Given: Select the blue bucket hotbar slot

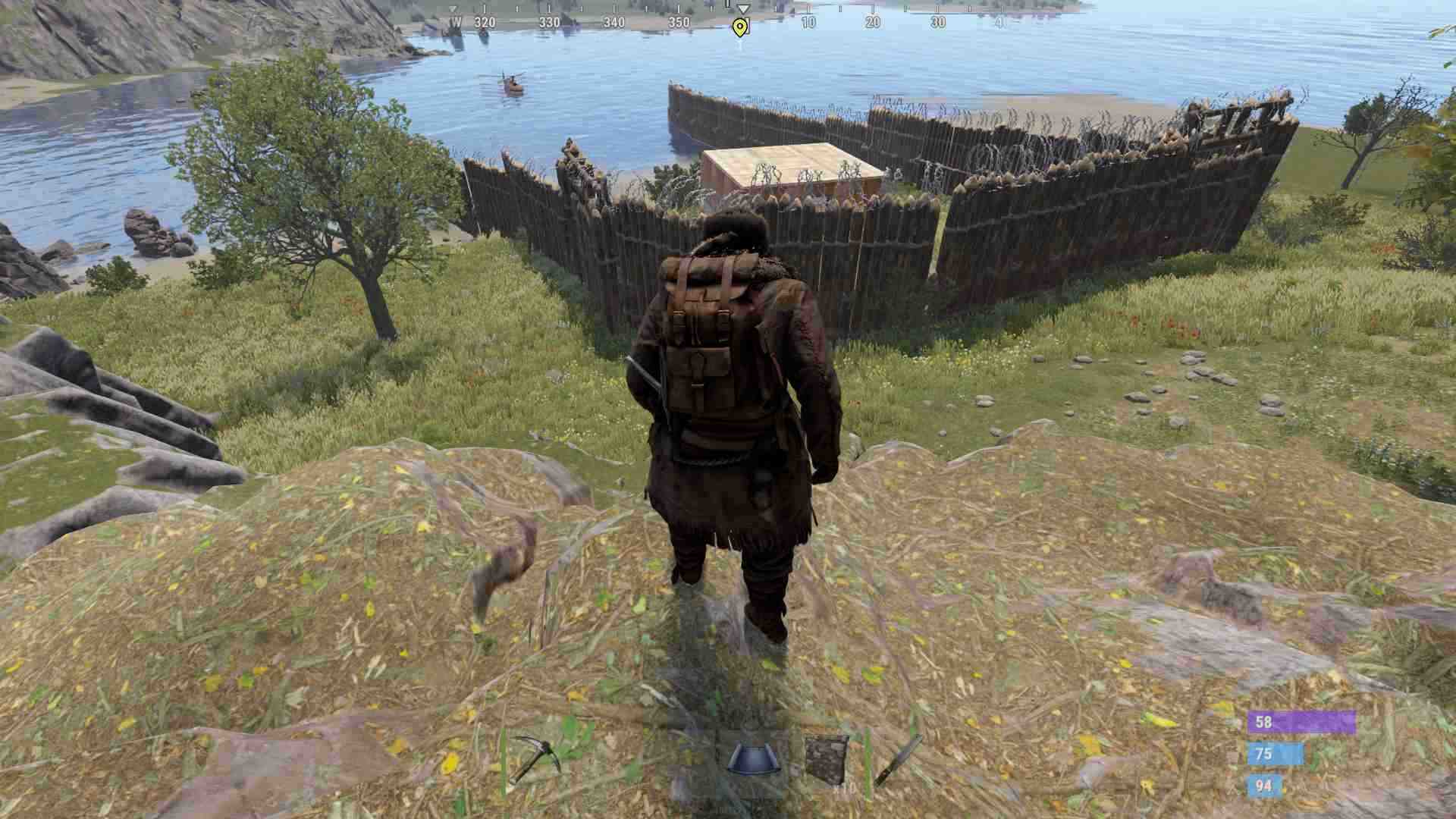Looking at the screenshot, I should pos(754,760).
